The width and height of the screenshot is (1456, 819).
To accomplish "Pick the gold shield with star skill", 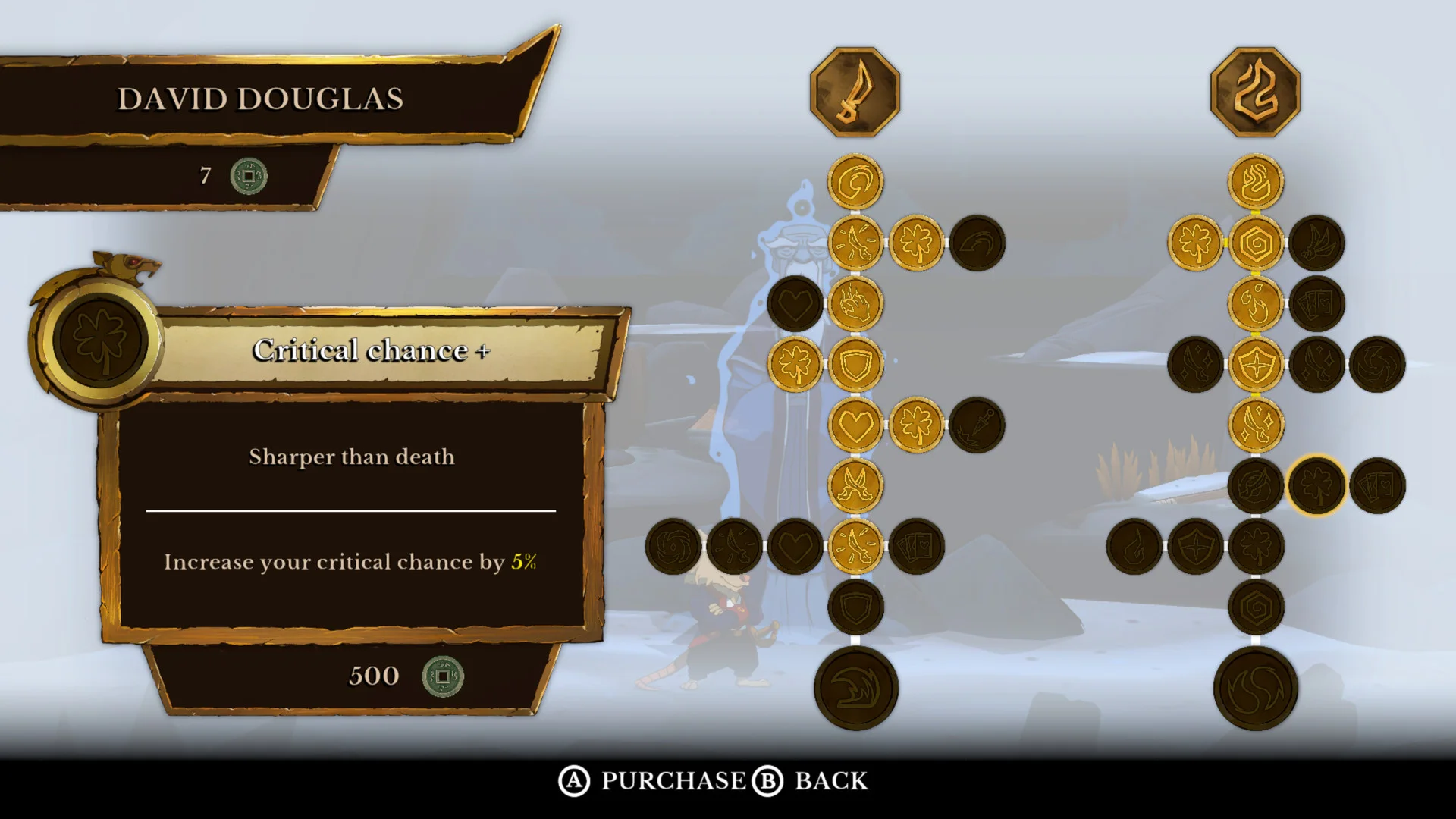I will click(1255, 364).
